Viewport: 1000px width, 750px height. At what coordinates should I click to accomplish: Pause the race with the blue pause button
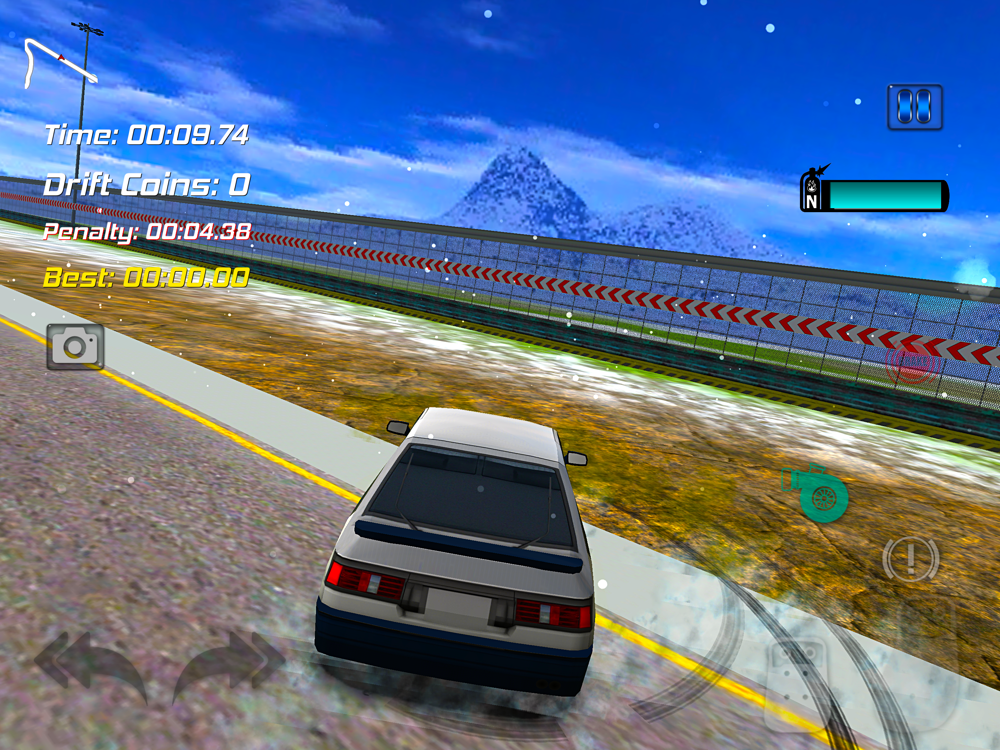click(915, 107)
